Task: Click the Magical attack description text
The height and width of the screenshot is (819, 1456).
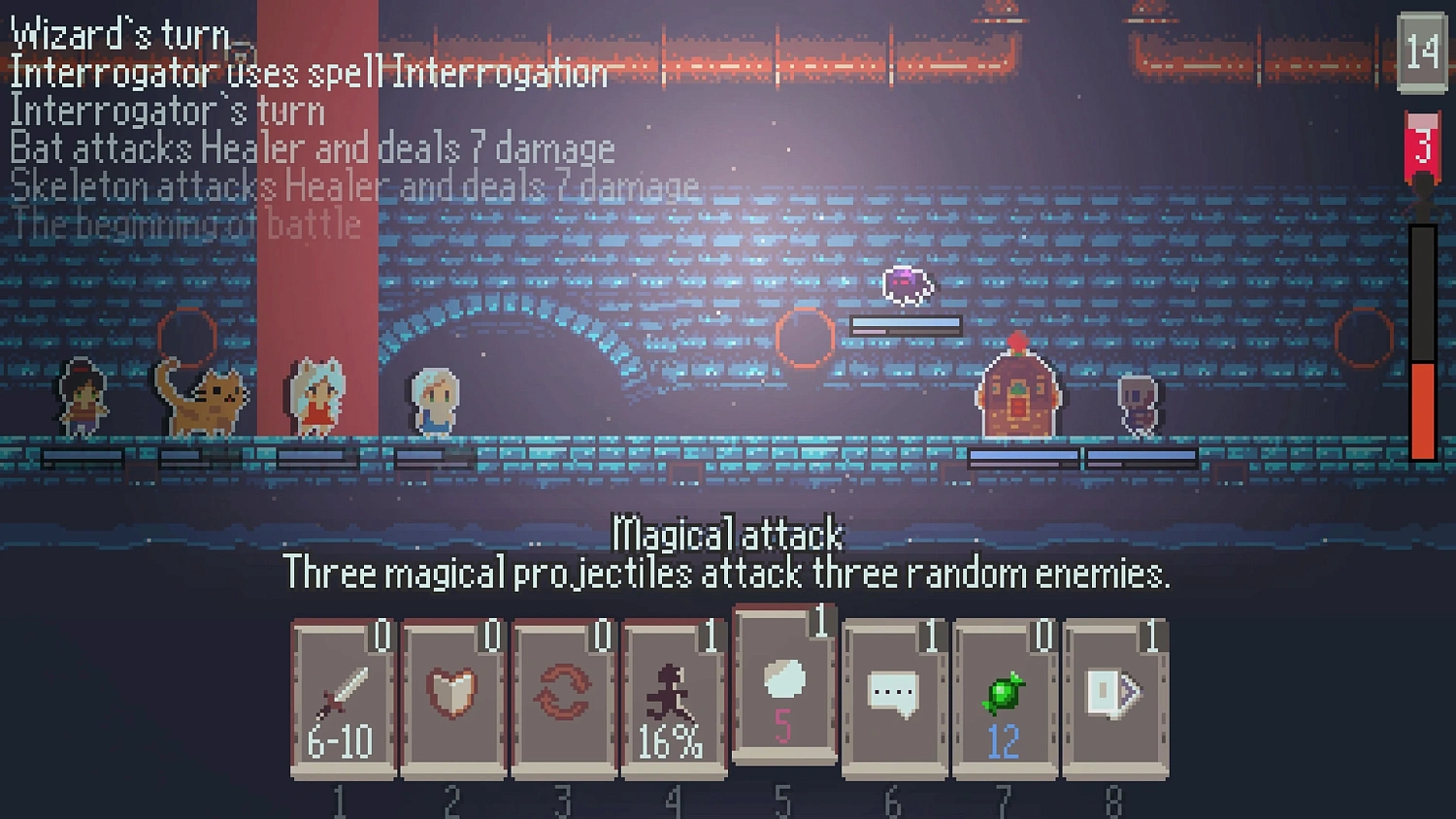Action: pyautogui.click(x=728, y=573)
